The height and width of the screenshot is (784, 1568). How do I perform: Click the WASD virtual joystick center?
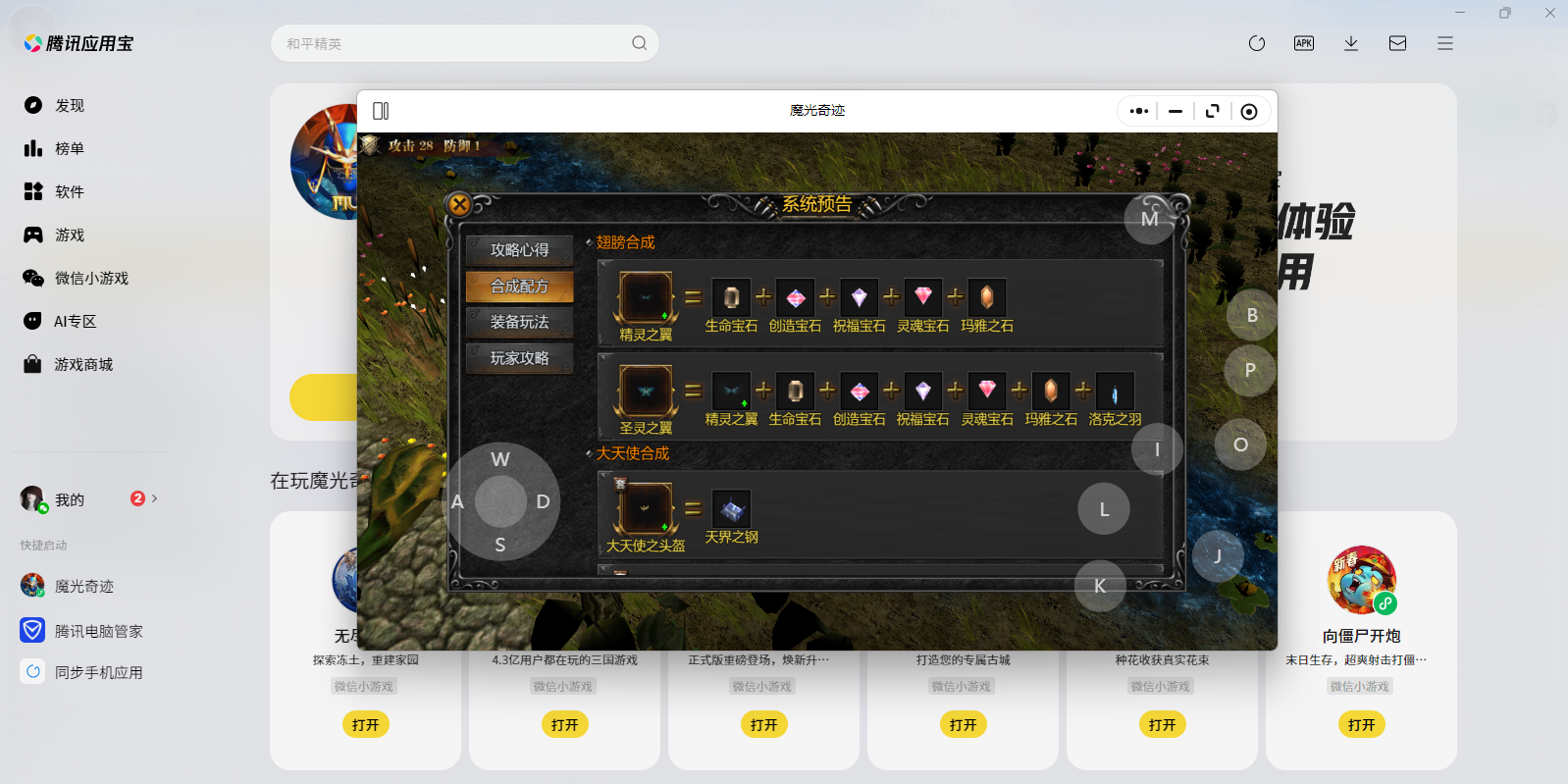coord(500,501)
